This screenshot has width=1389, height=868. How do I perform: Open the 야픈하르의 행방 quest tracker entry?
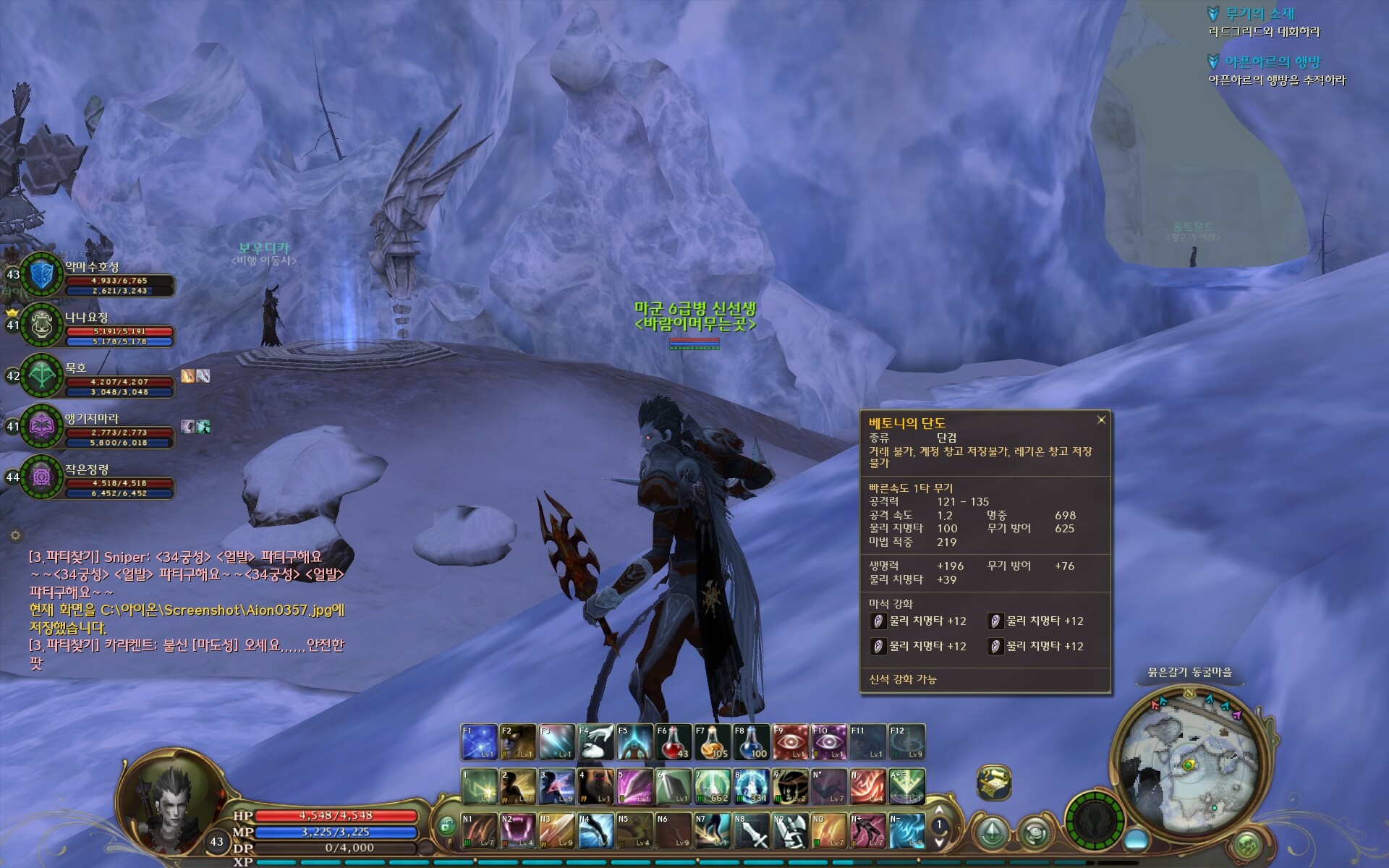[1272, 61]
